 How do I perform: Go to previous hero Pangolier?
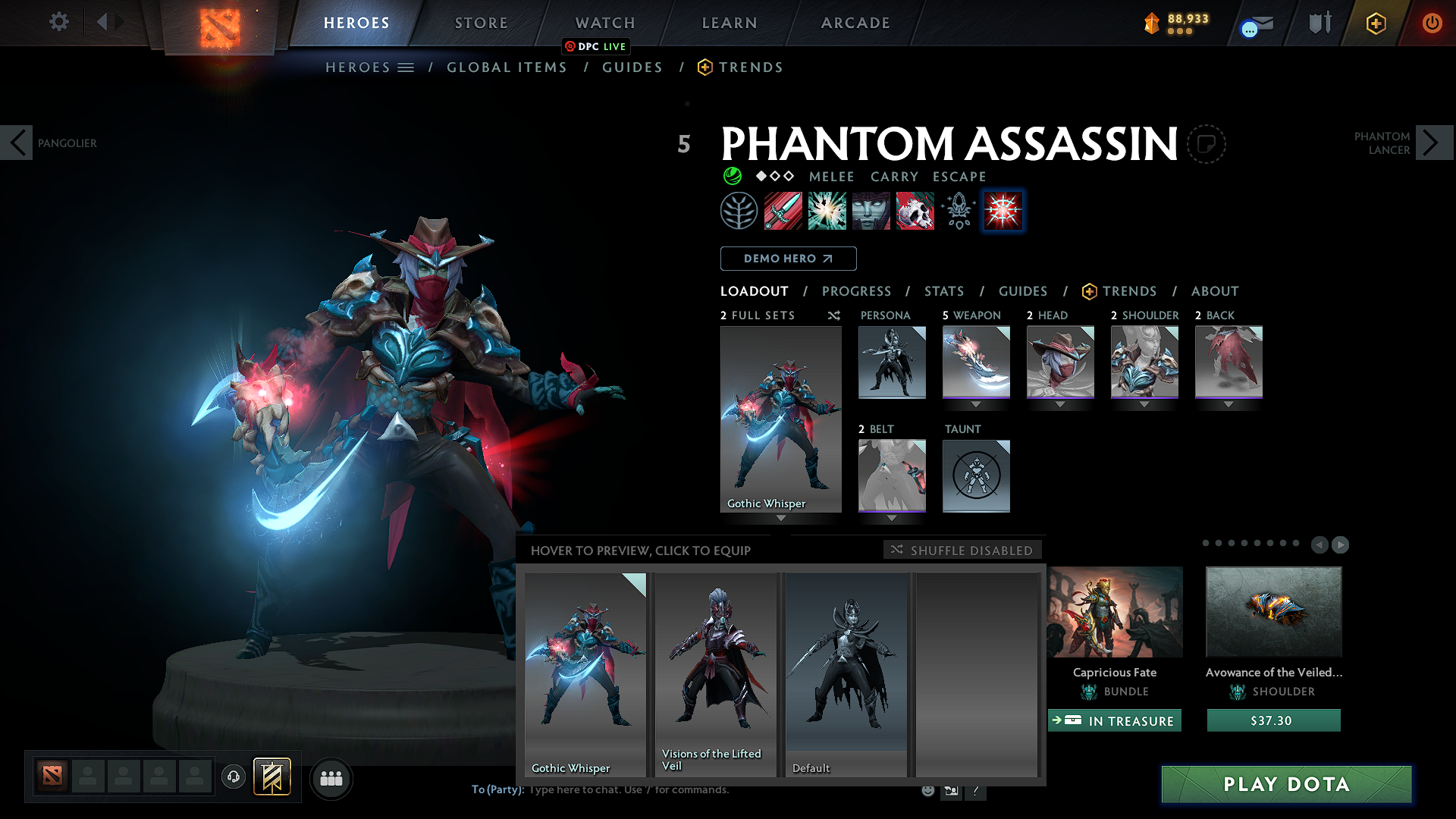[x=17, y=143]
